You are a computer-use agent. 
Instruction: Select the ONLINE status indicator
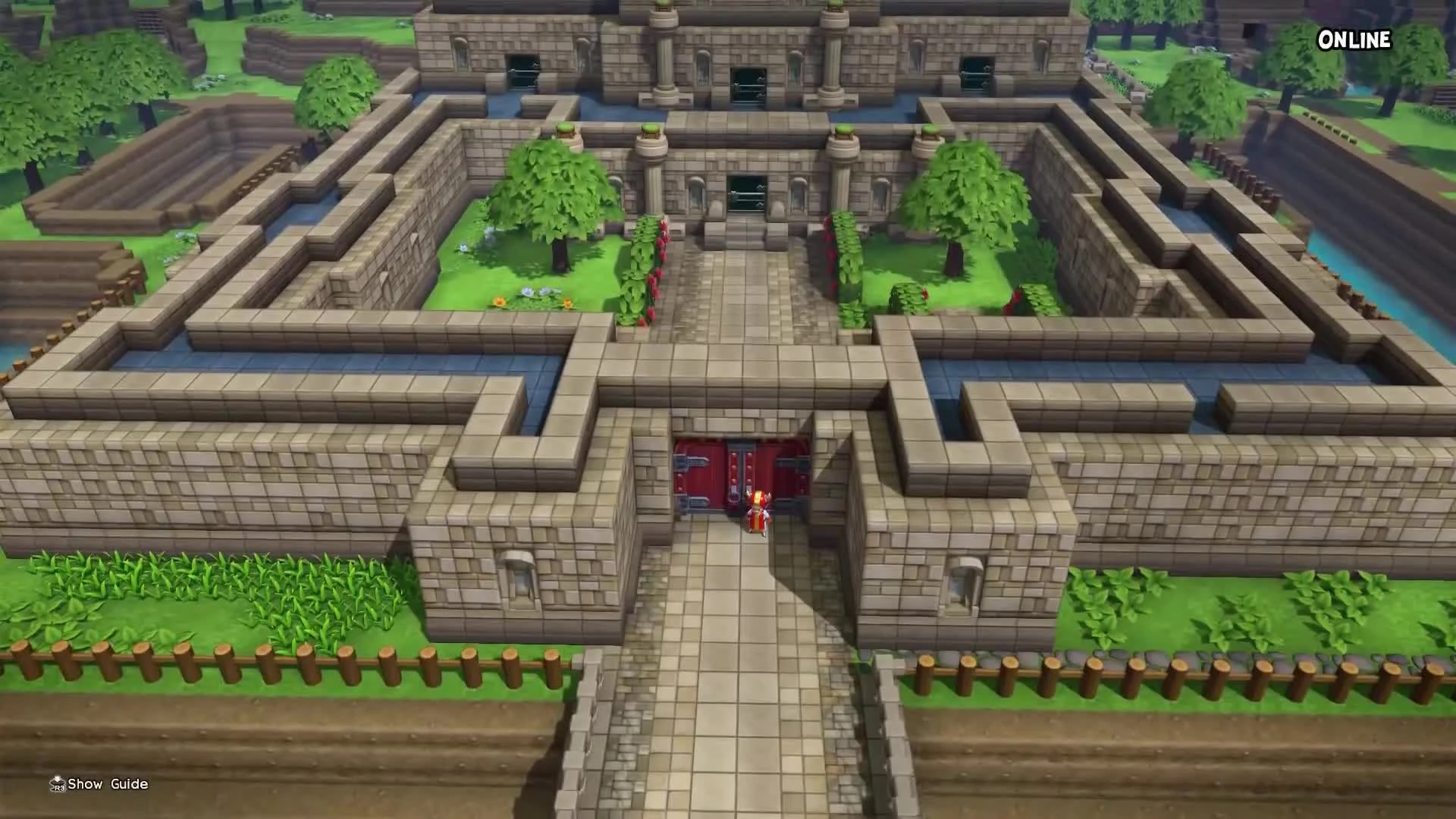tap(1354, 40)
